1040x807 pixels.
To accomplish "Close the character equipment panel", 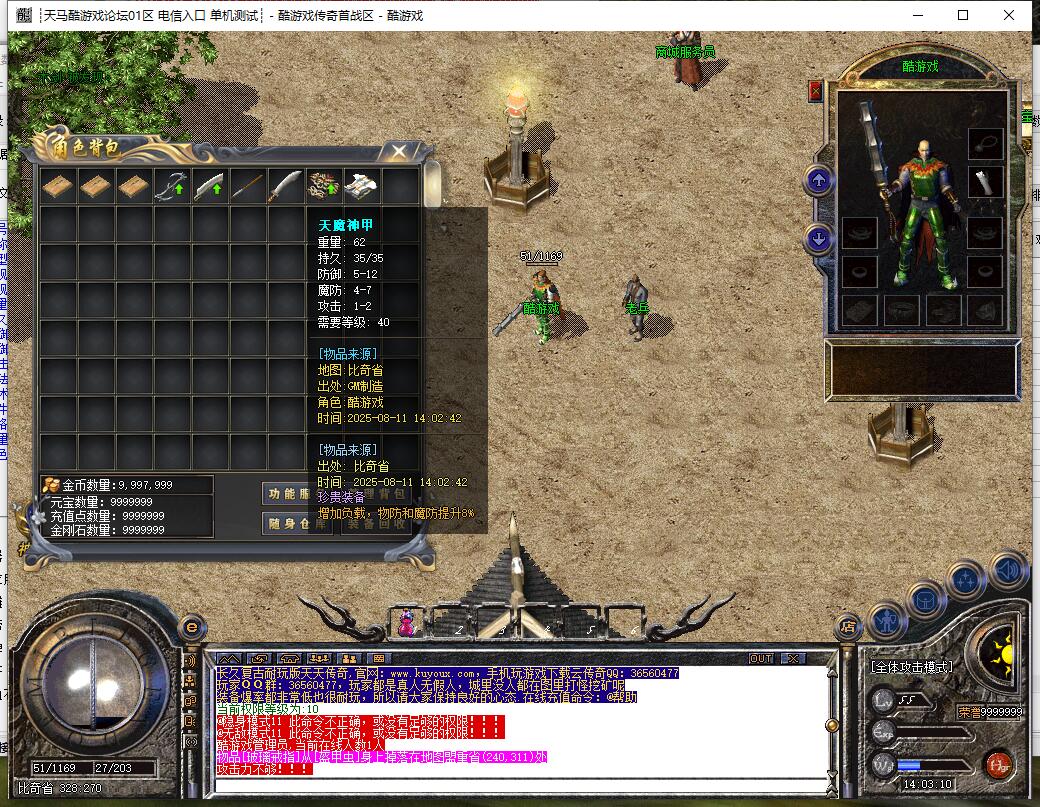I will coord(815,92).
